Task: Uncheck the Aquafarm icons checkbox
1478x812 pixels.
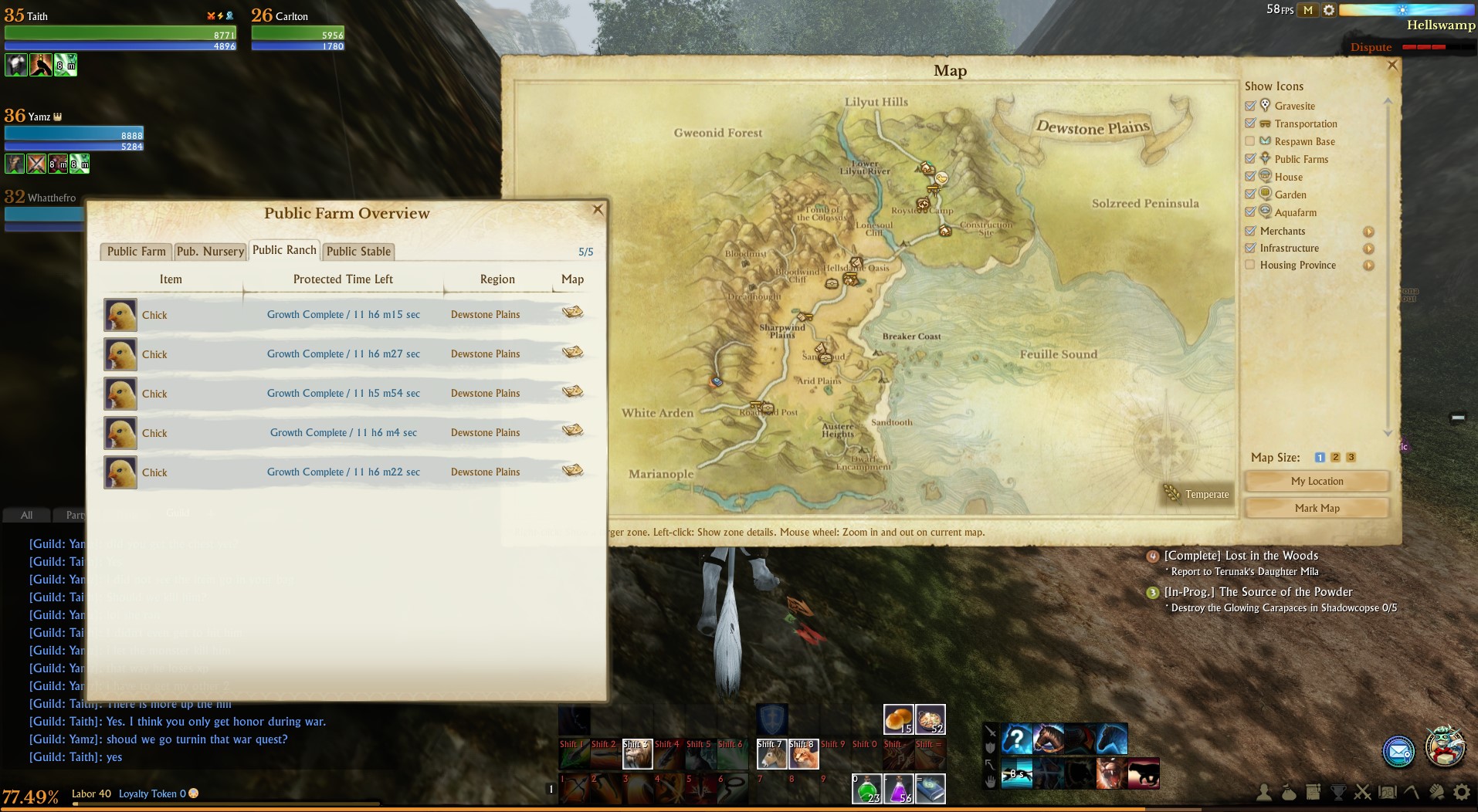Action: point(1250,212)
